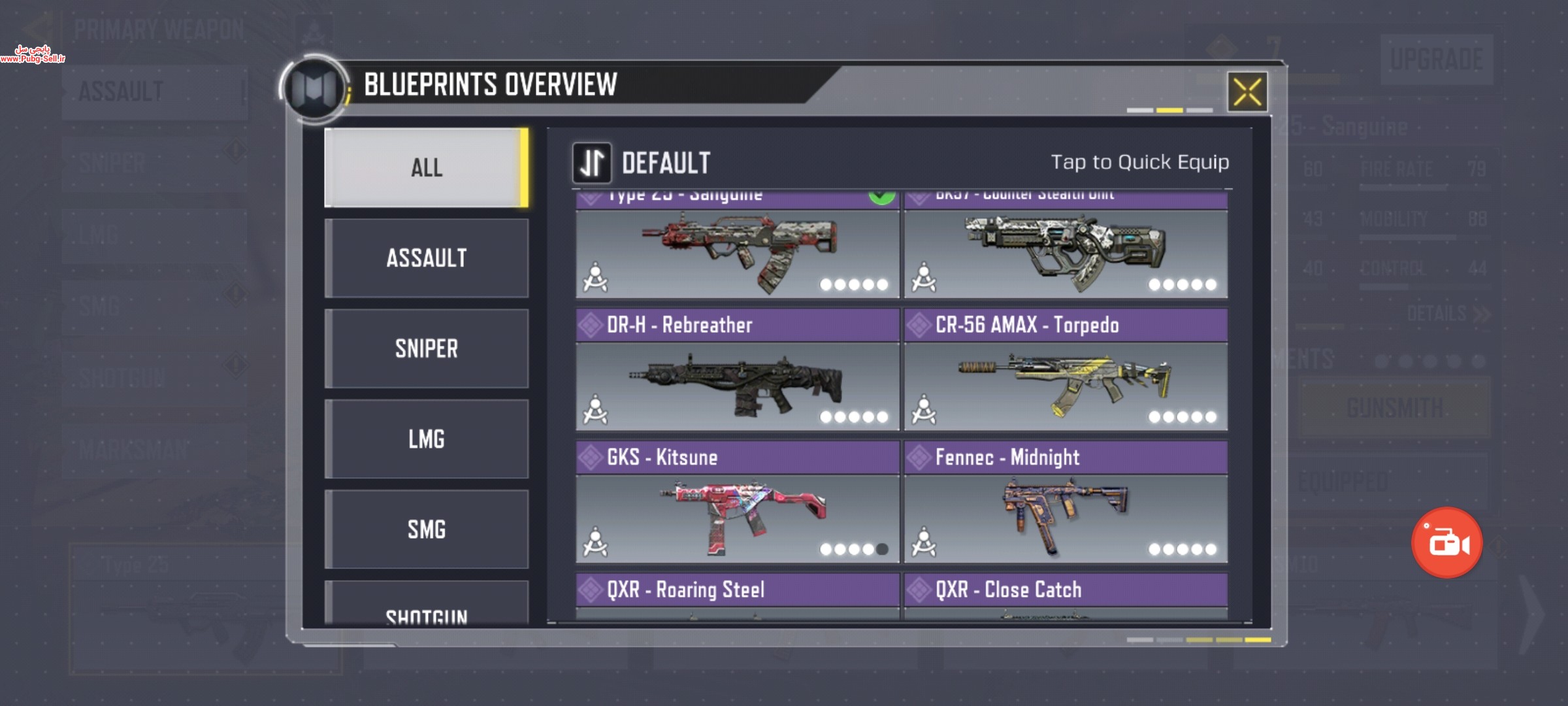Toggle the DEFAULT sort order button
This screenshot has height=706, width=1568.
[x=592, y=163]
